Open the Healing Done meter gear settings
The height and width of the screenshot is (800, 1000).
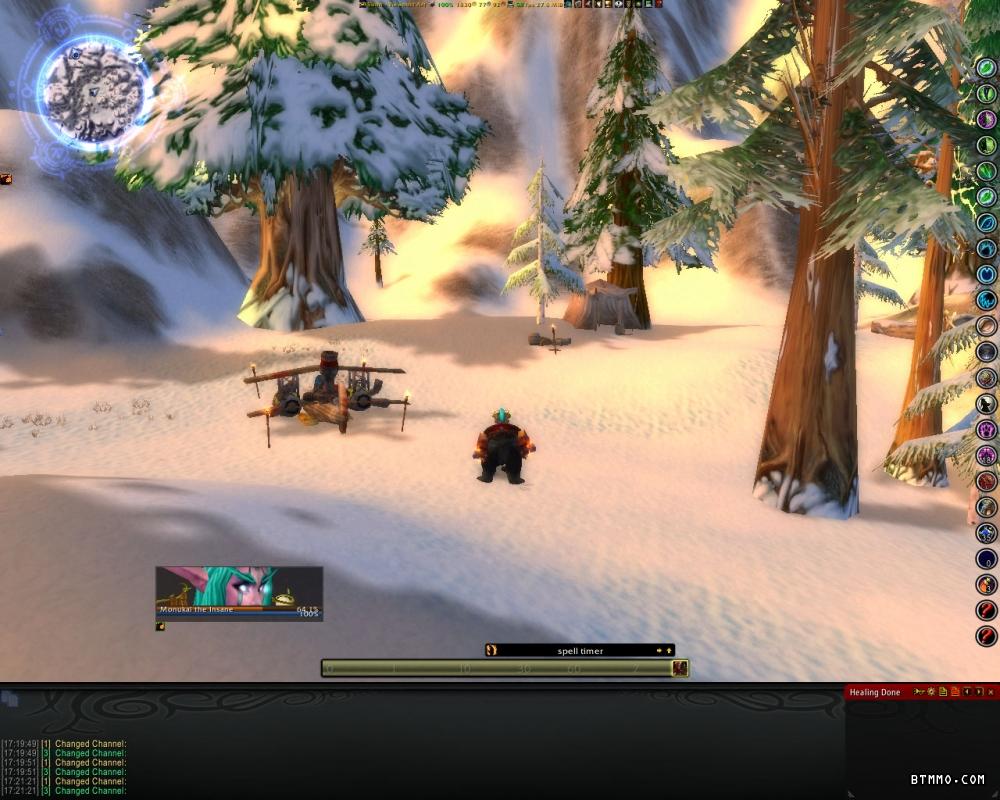coord(931,692)
